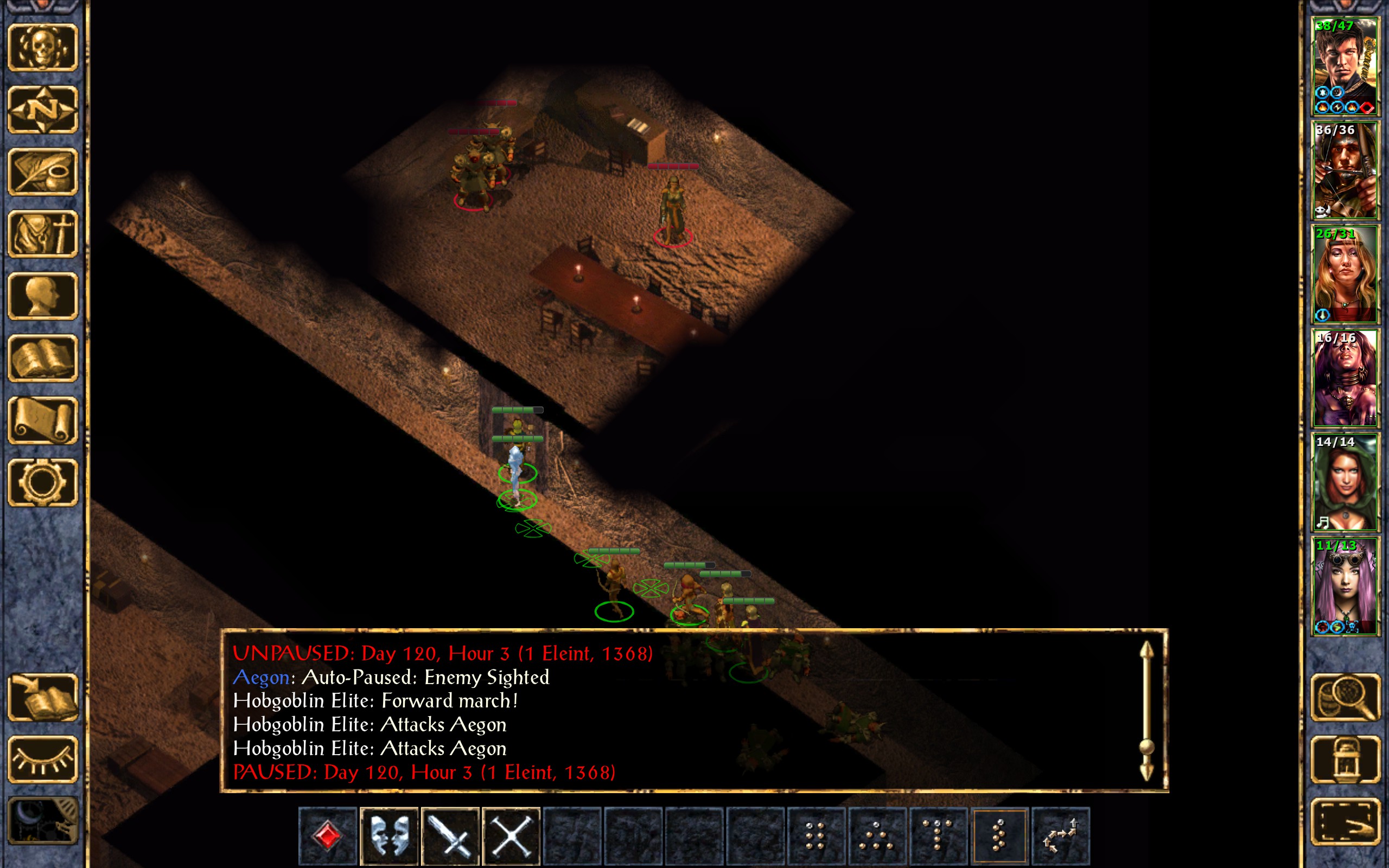Open the area map with the compass button
Screen dimensions: 1389x868
coord(42,110)
